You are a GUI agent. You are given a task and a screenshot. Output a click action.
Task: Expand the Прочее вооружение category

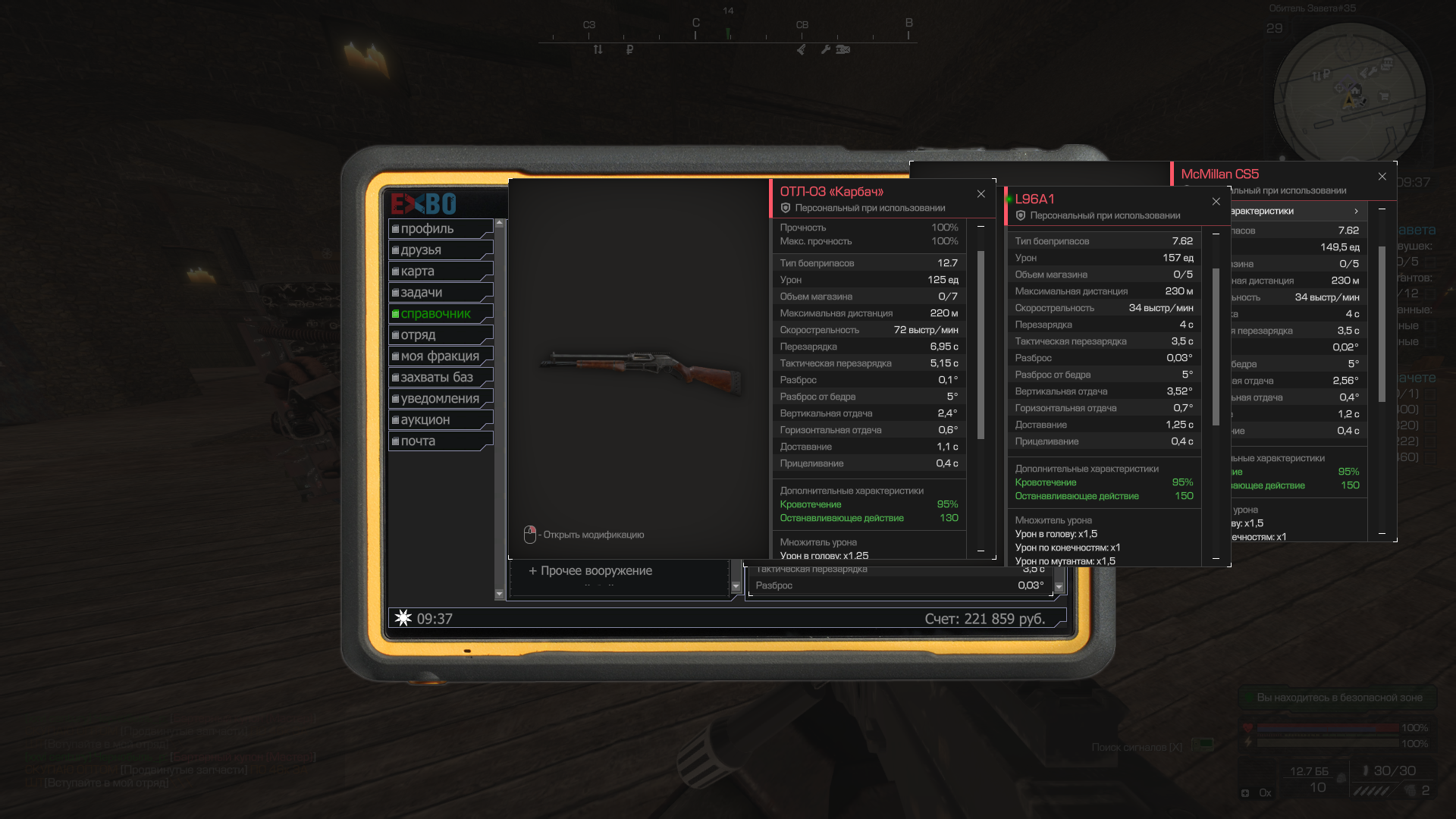click(x=591, y=571)
